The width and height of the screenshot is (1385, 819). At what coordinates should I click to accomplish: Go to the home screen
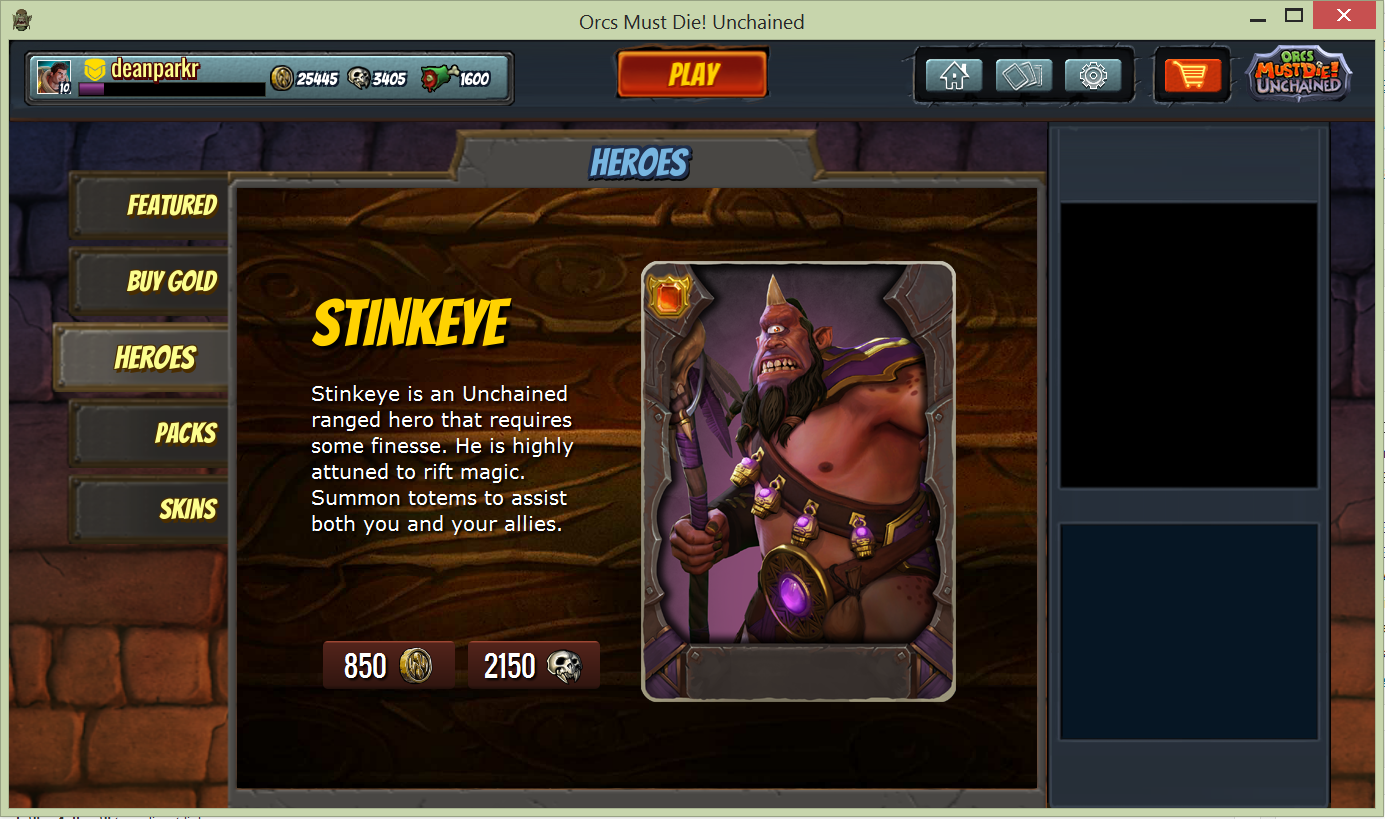pos(953,75)
